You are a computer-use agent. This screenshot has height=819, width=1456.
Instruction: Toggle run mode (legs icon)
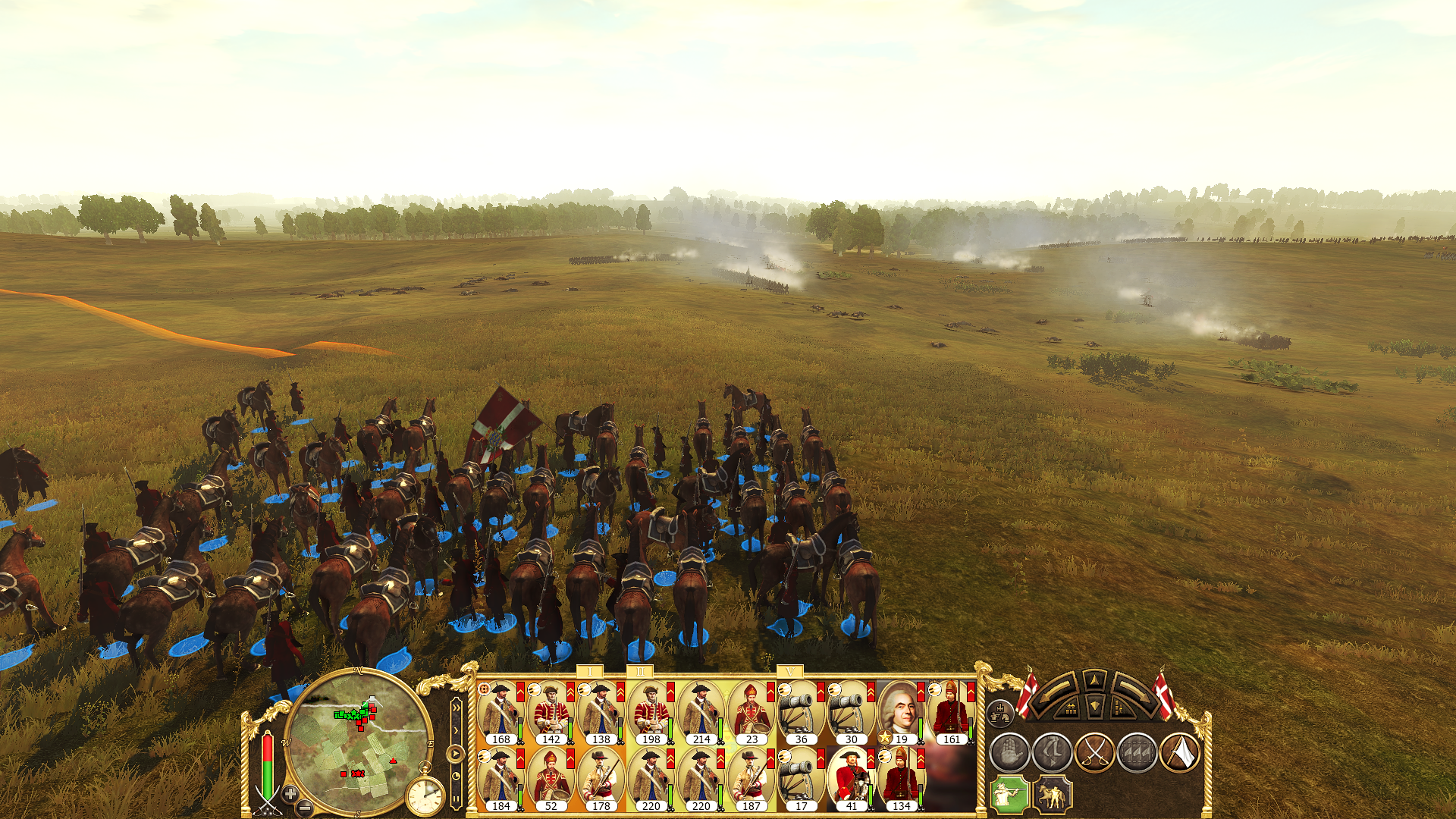pyautogui.click(x=1052, y=753)
